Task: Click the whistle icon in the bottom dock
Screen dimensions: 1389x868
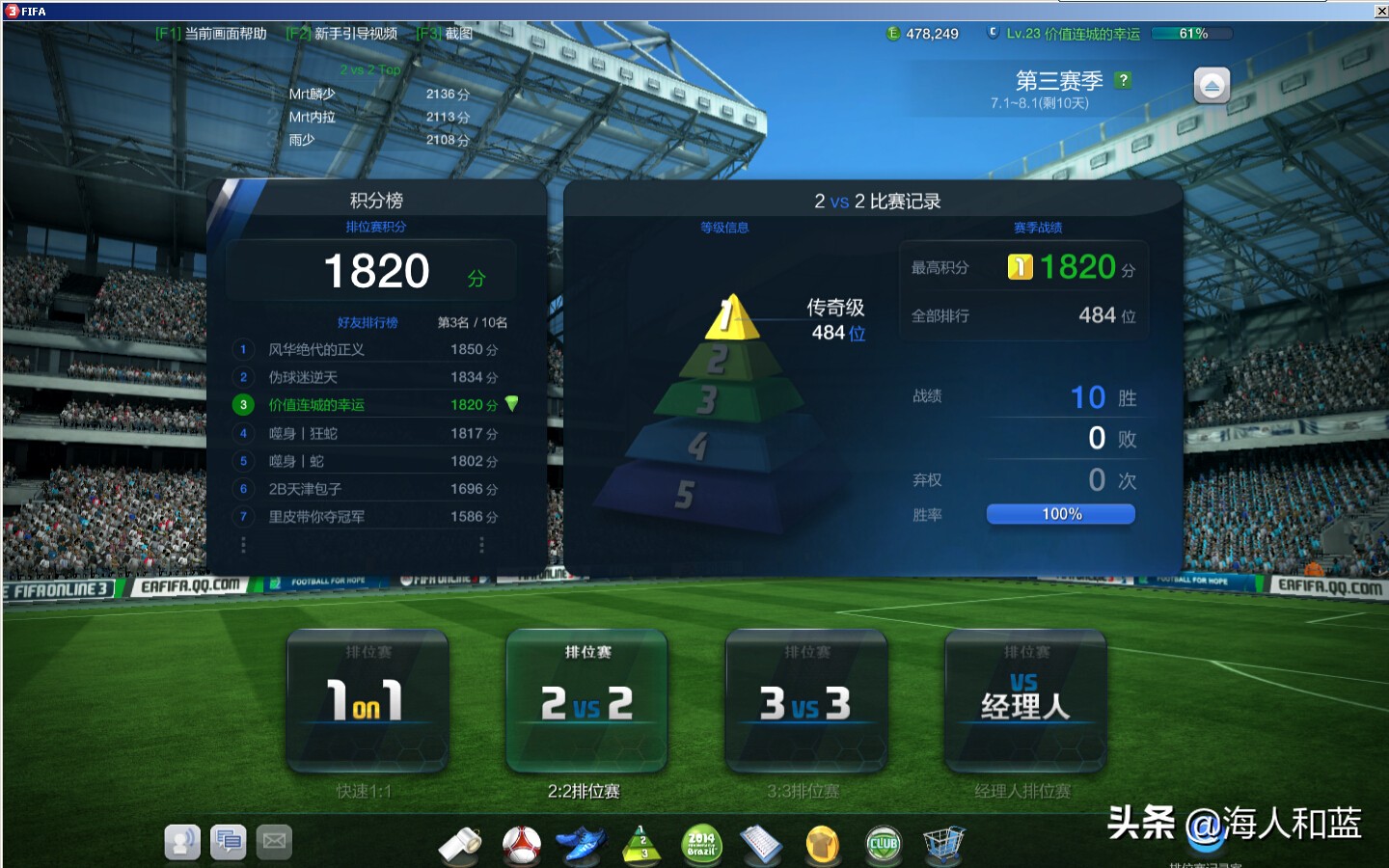Action: (x=461, y=843)
